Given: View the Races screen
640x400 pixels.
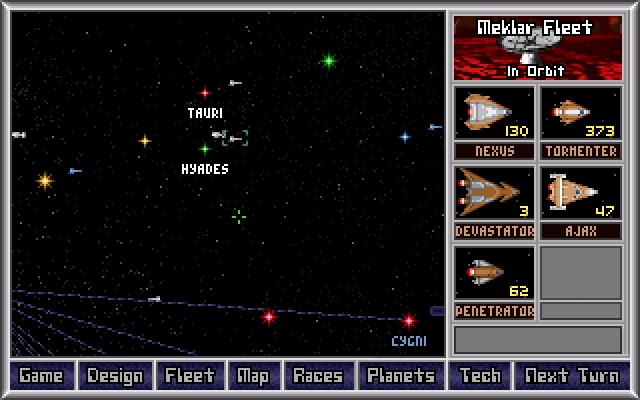Looking at the screenshot, I should 318,376.
